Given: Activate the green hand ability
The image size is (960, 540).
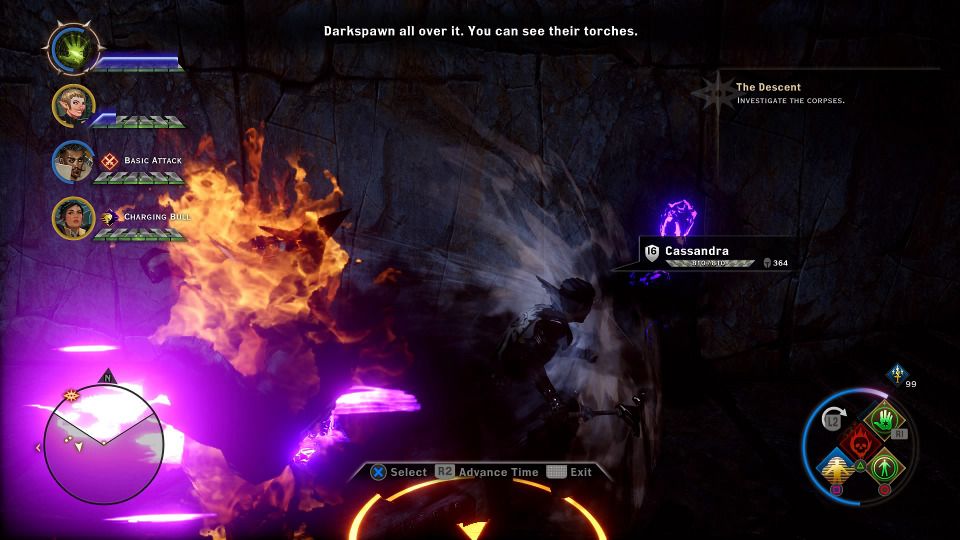Looking at the screenshot, I should tap(882, 420).
